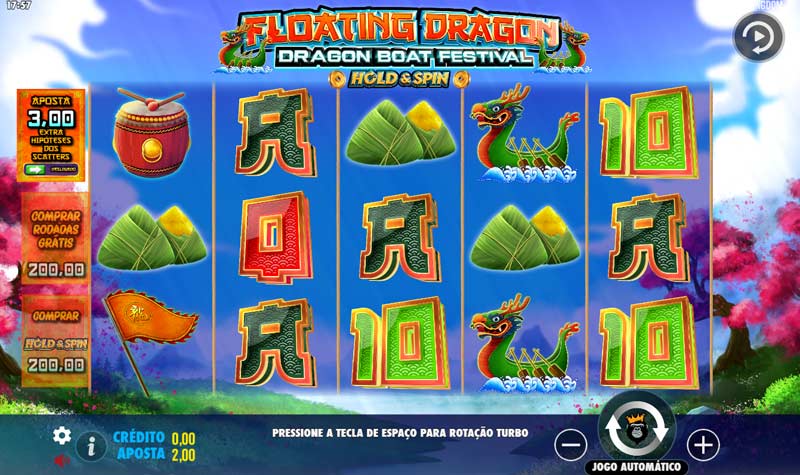Open the gear settings menu
The height and width of the screenshot is (475, 800).
62,435
